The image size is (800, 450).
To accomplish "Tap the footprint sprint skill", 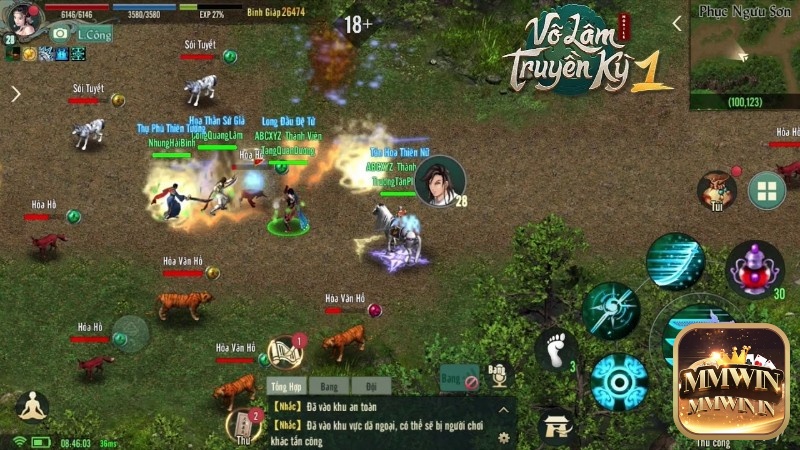I will (x=556, y=350).
